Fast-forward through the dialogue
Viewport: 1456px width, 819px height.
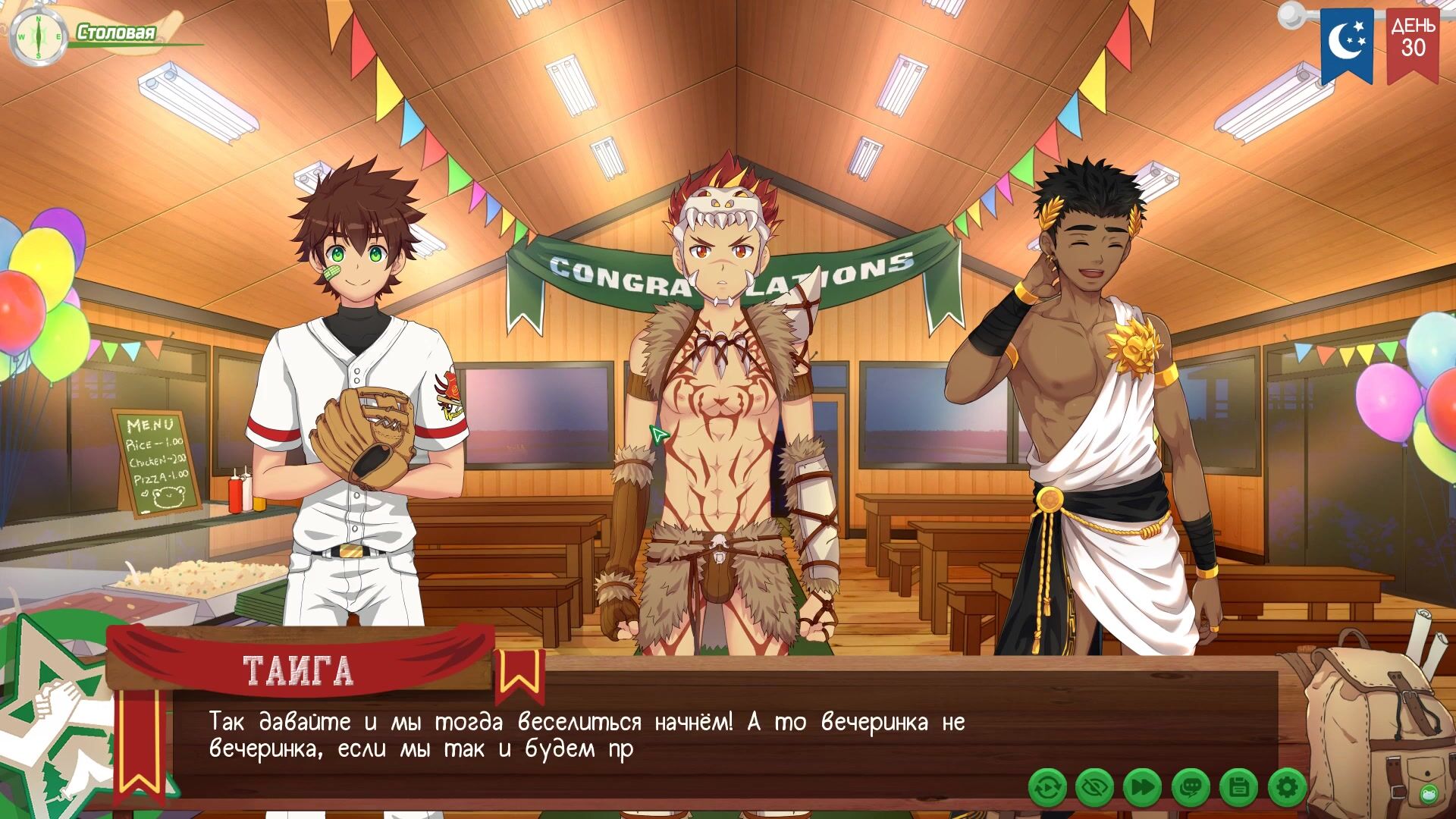(x=1142, y=789)
